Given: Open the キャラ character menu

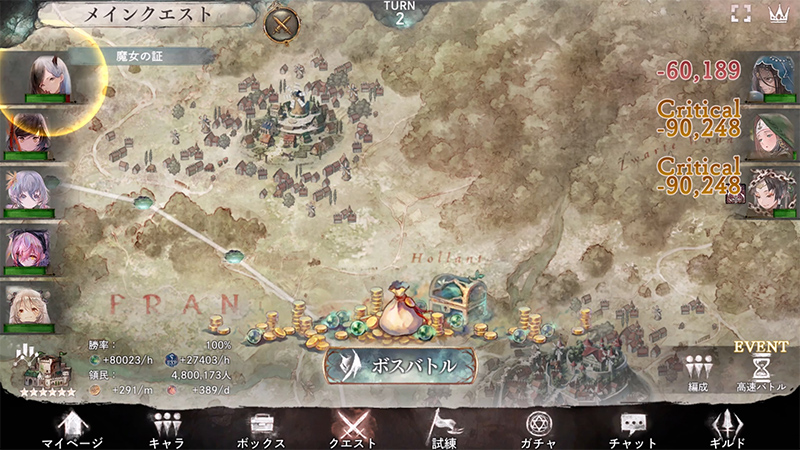Looking at the screenshot, I should [165, 429].
